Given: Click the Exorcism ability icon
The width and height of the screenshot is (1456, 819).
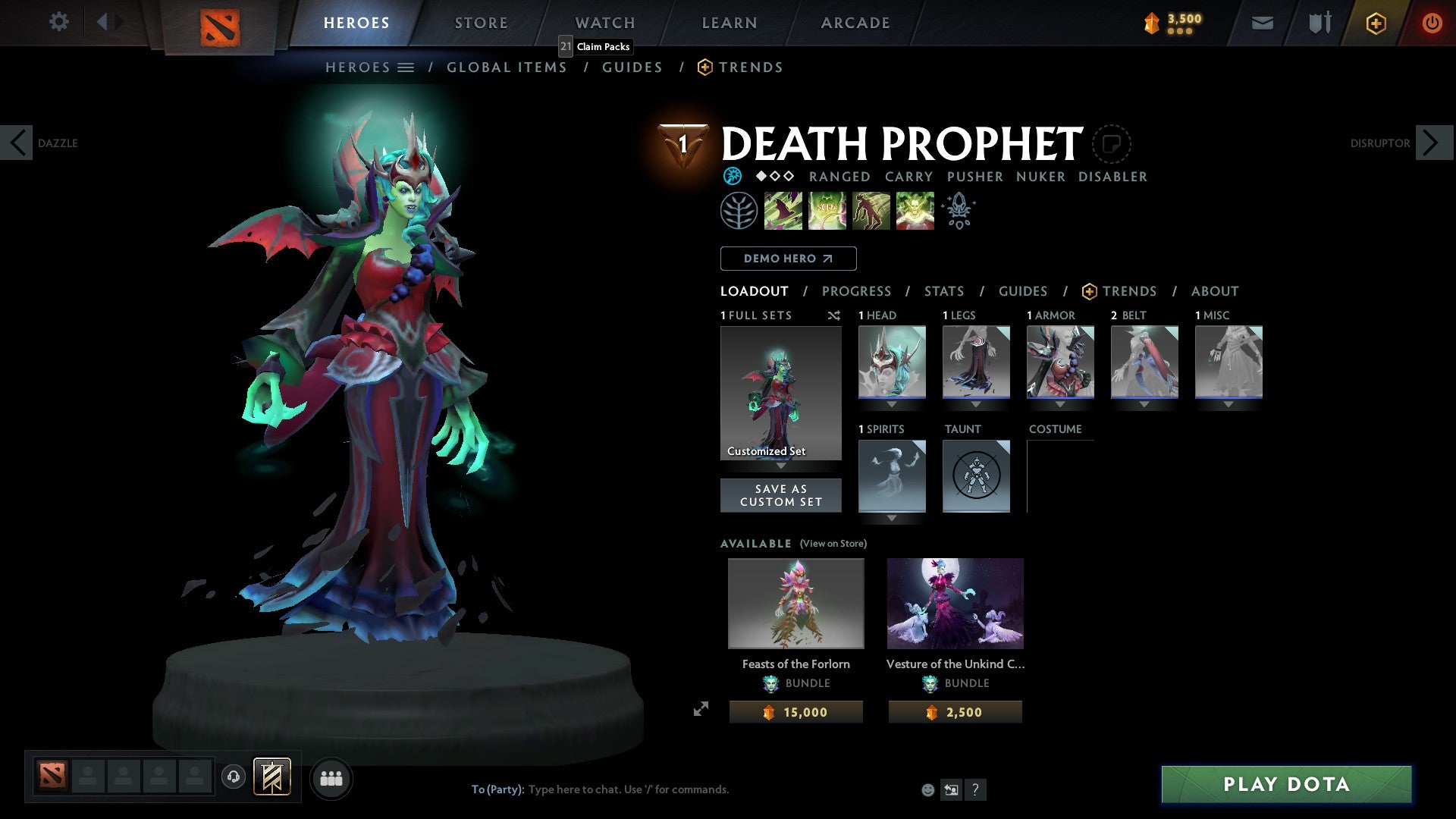Looking at the screenshot, I should click(915, 210).
